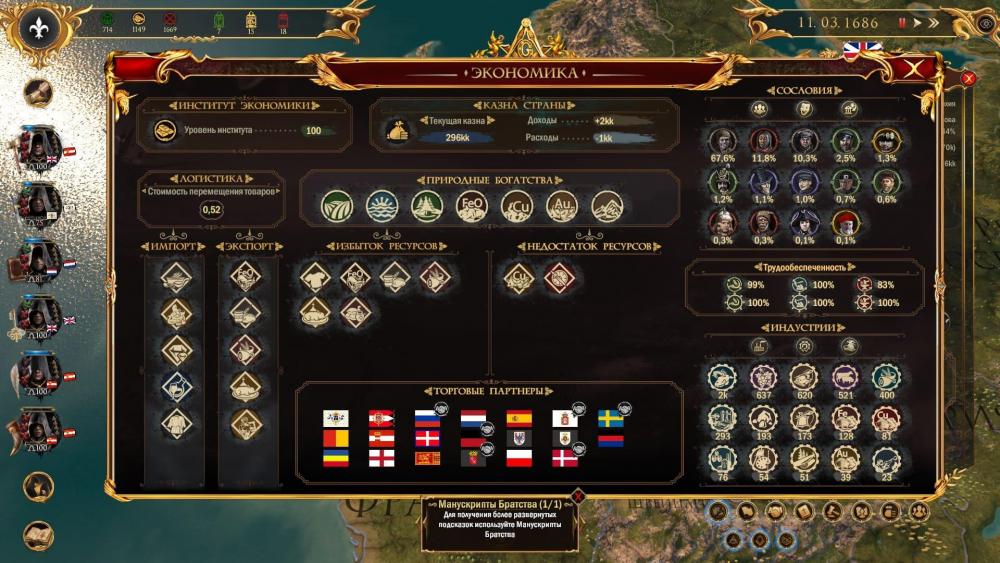Select the forest natural resource icon
Viewport: 1000px width, 563px height.
click(x=427, y=206)
